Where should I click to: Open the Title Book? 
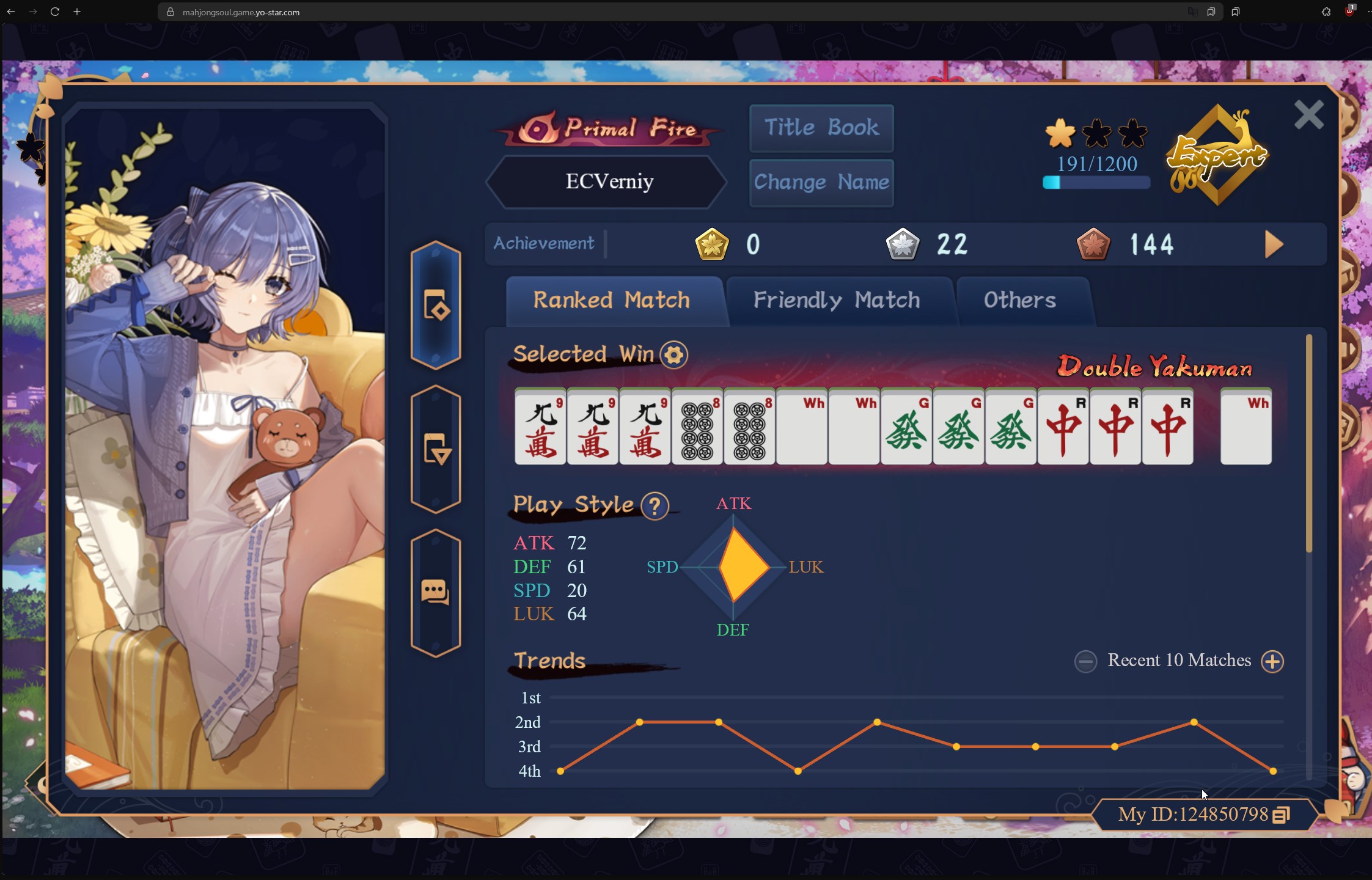821,128
